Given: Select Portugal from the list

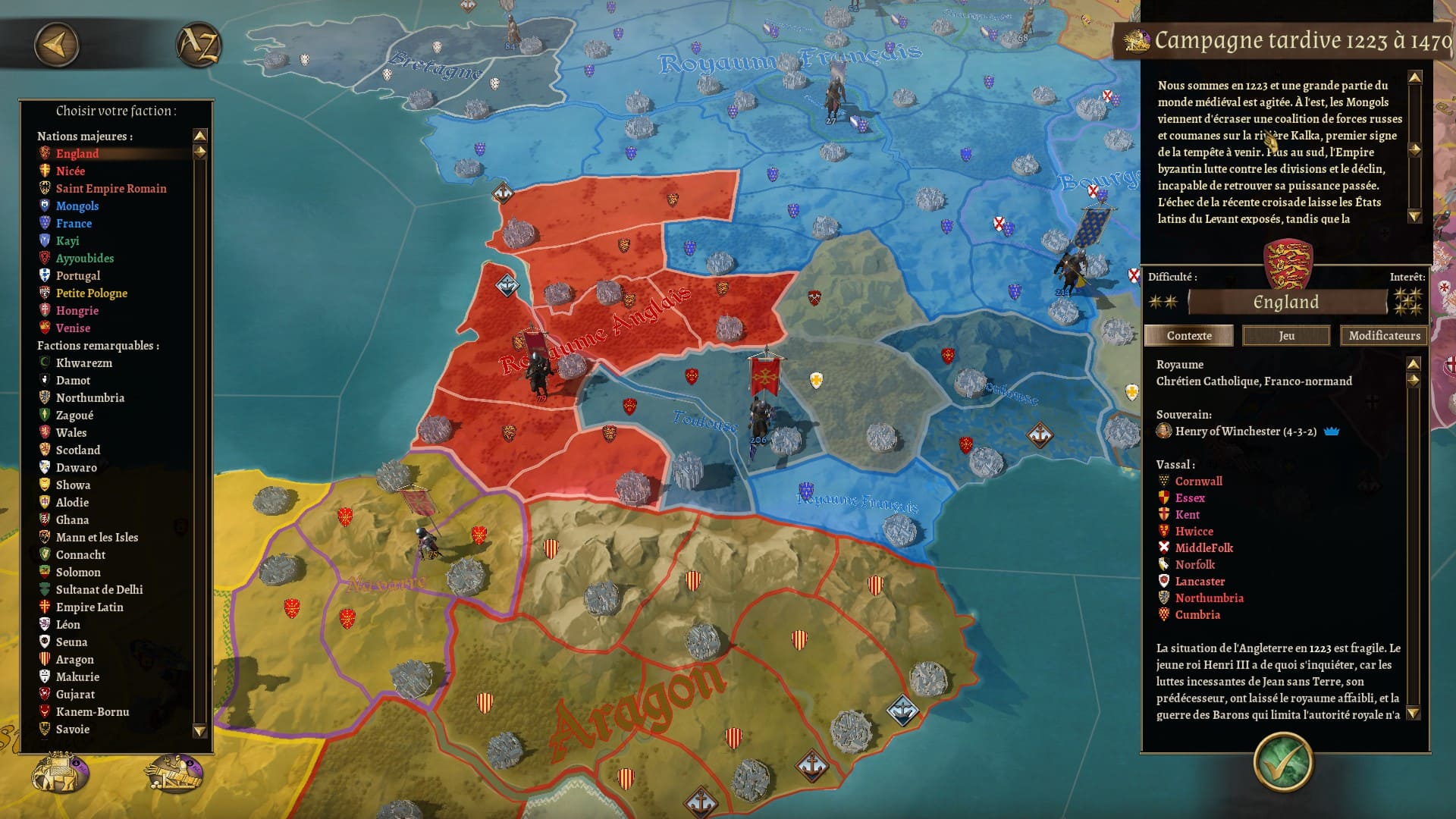Looking at the screenshot, I should [77, 276].
